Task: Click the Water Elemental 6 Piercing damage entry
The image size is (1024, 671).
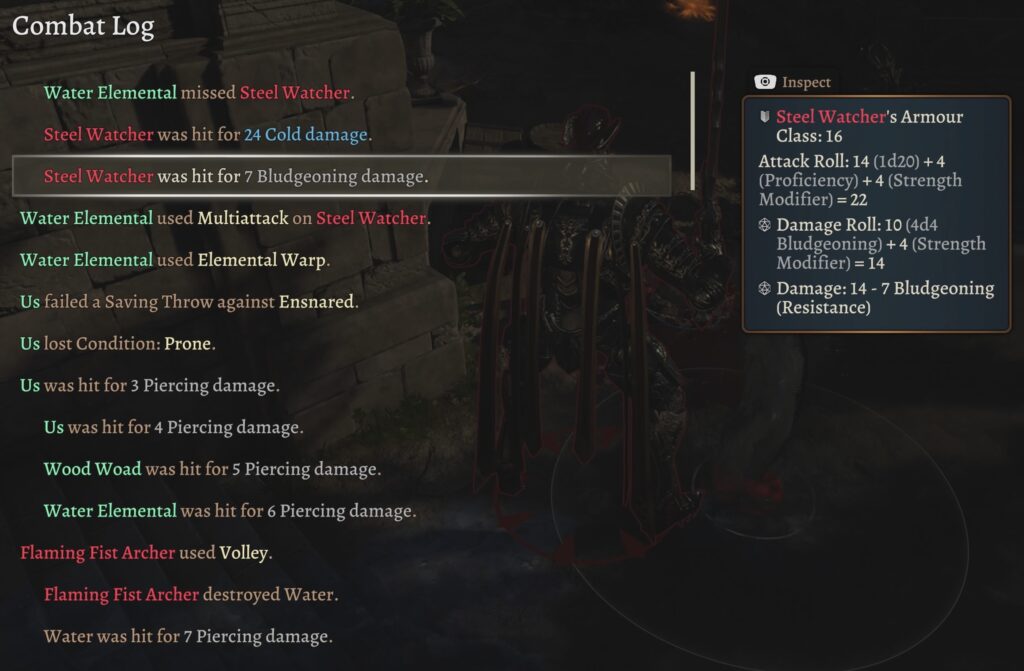Action: pyautogui.click(x=229, y=511)
